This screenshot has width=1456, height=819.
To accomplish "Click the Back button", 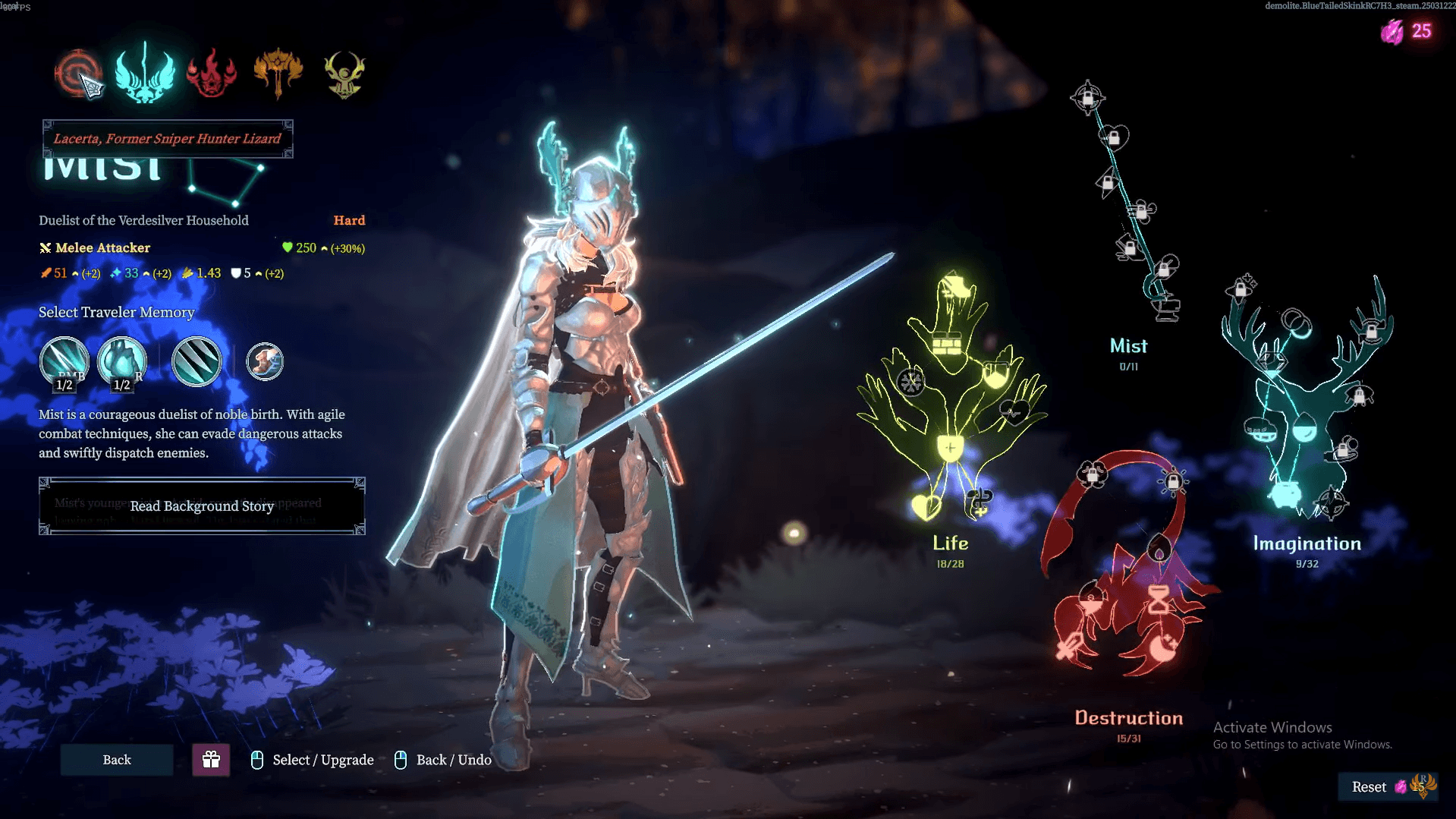I will coord(117,760).
